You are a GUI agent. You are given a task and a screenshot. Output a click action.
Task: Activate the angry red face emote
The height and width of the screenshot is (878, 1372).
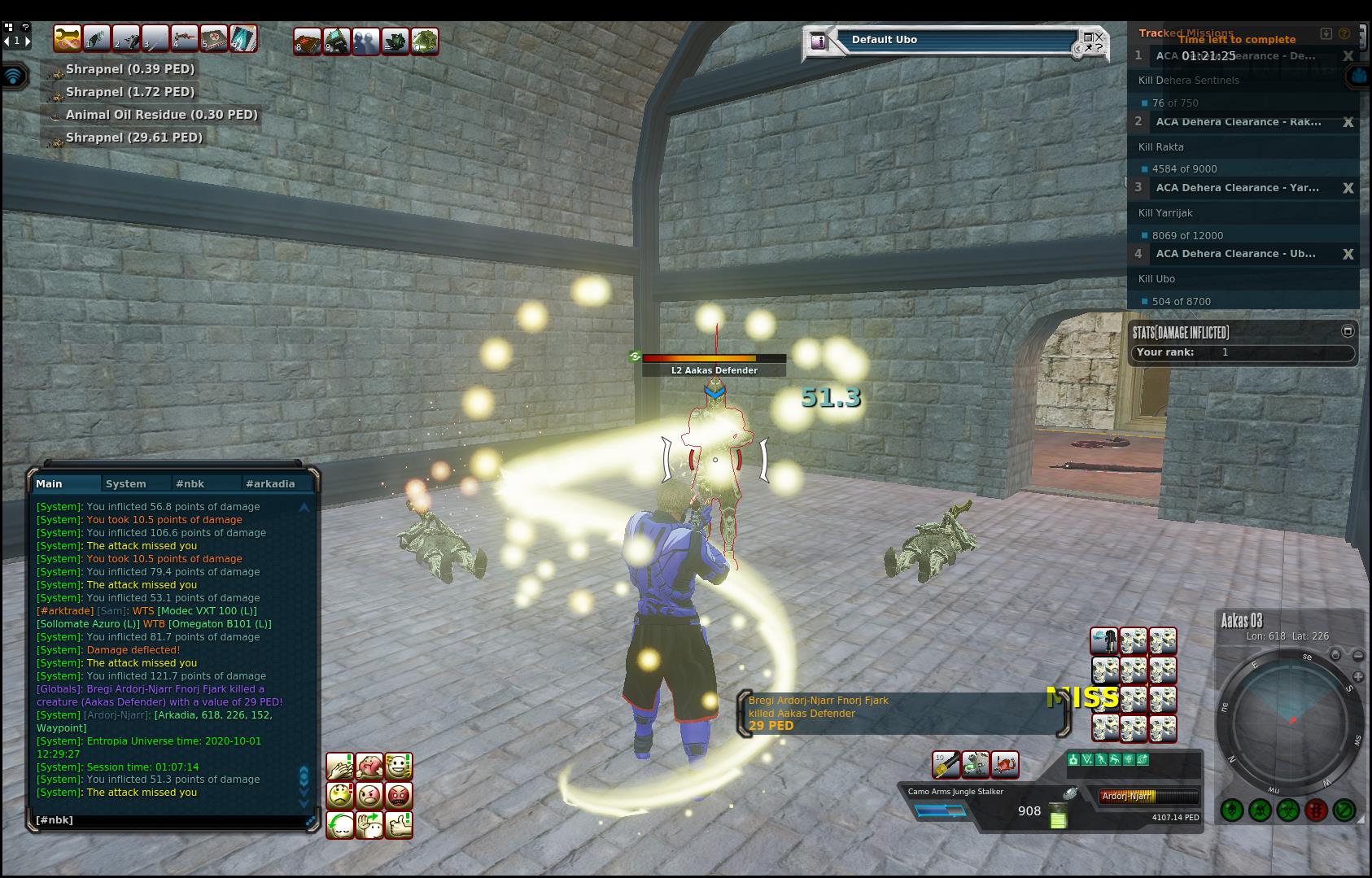399,795
